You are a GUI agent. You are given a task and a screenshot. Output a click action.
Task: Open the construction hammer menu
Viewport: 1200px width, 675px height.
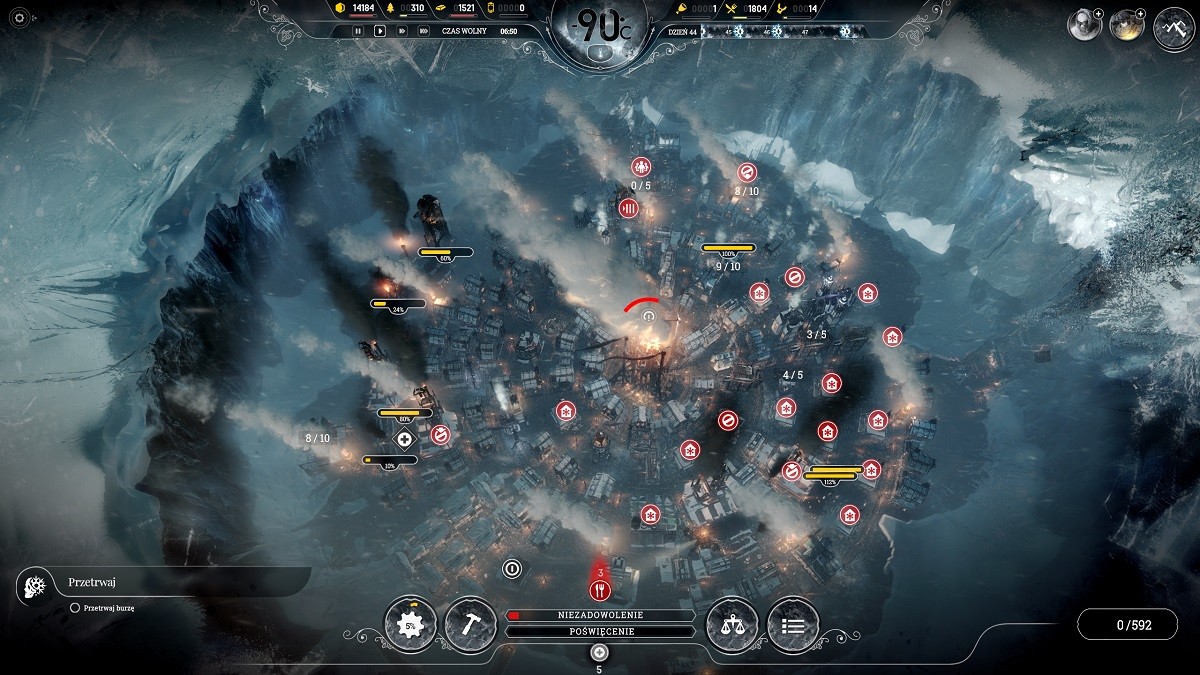pyautogui.click(x=470, y=626)
